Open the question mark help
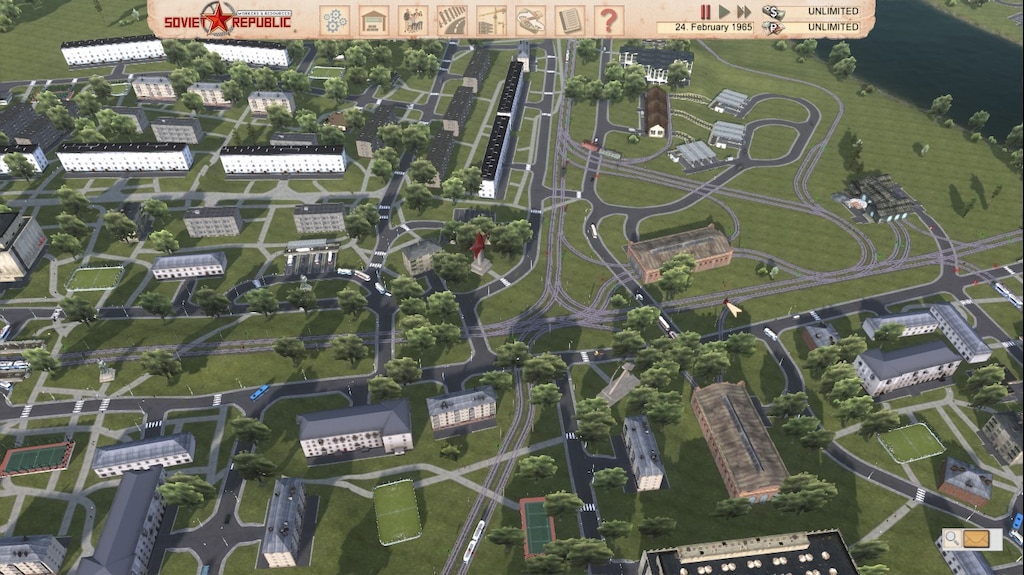 pos(608,20)
